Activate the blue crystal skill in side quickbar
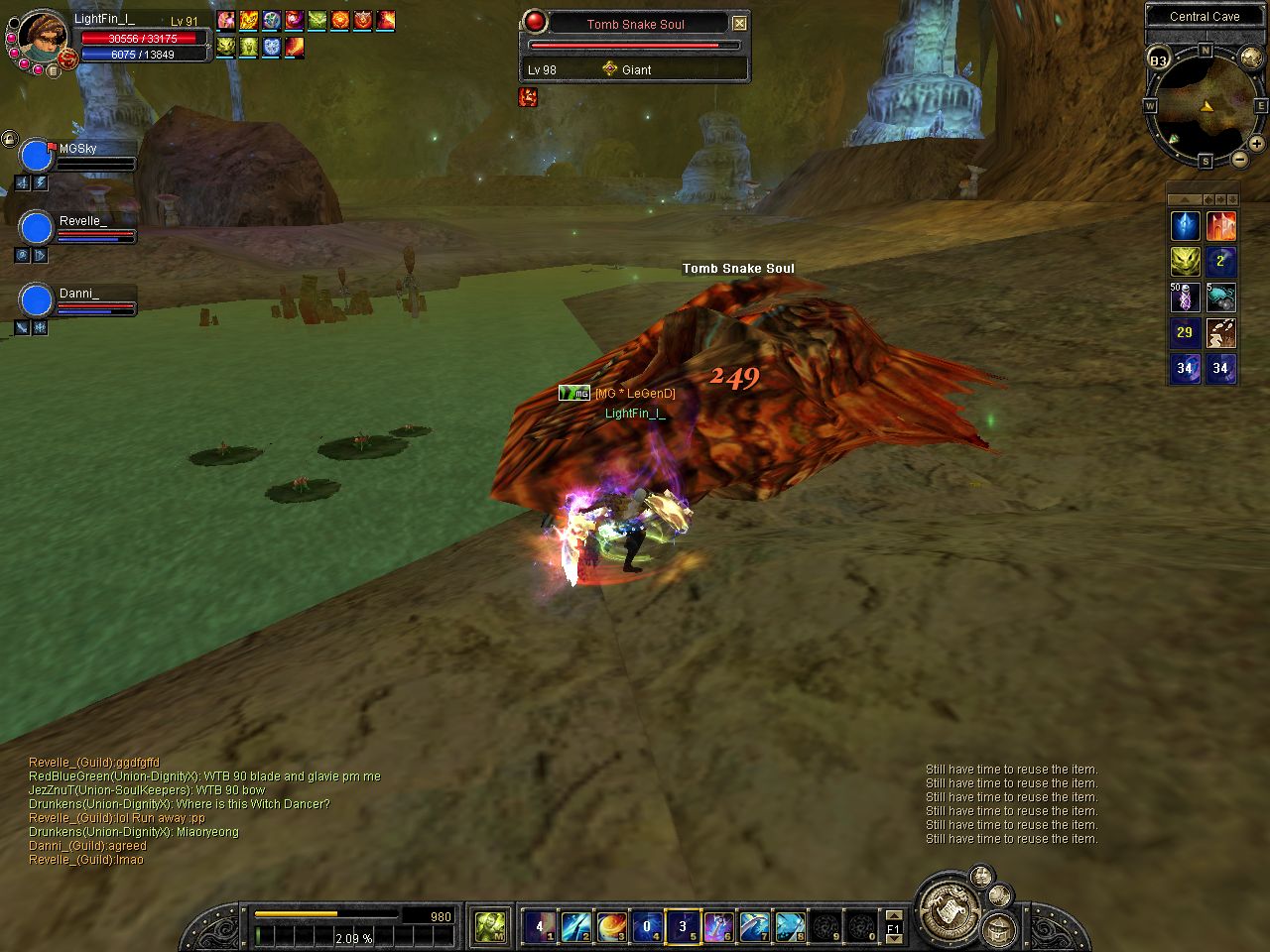The image size is (1270, 952). (x=1185, y=226)
